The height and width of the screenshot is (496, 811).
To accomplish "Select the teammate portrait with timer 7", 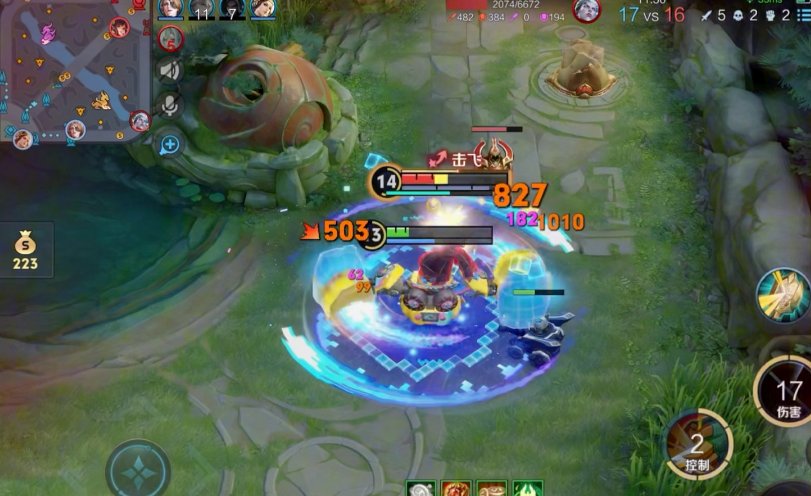I will tap(233, 9).
